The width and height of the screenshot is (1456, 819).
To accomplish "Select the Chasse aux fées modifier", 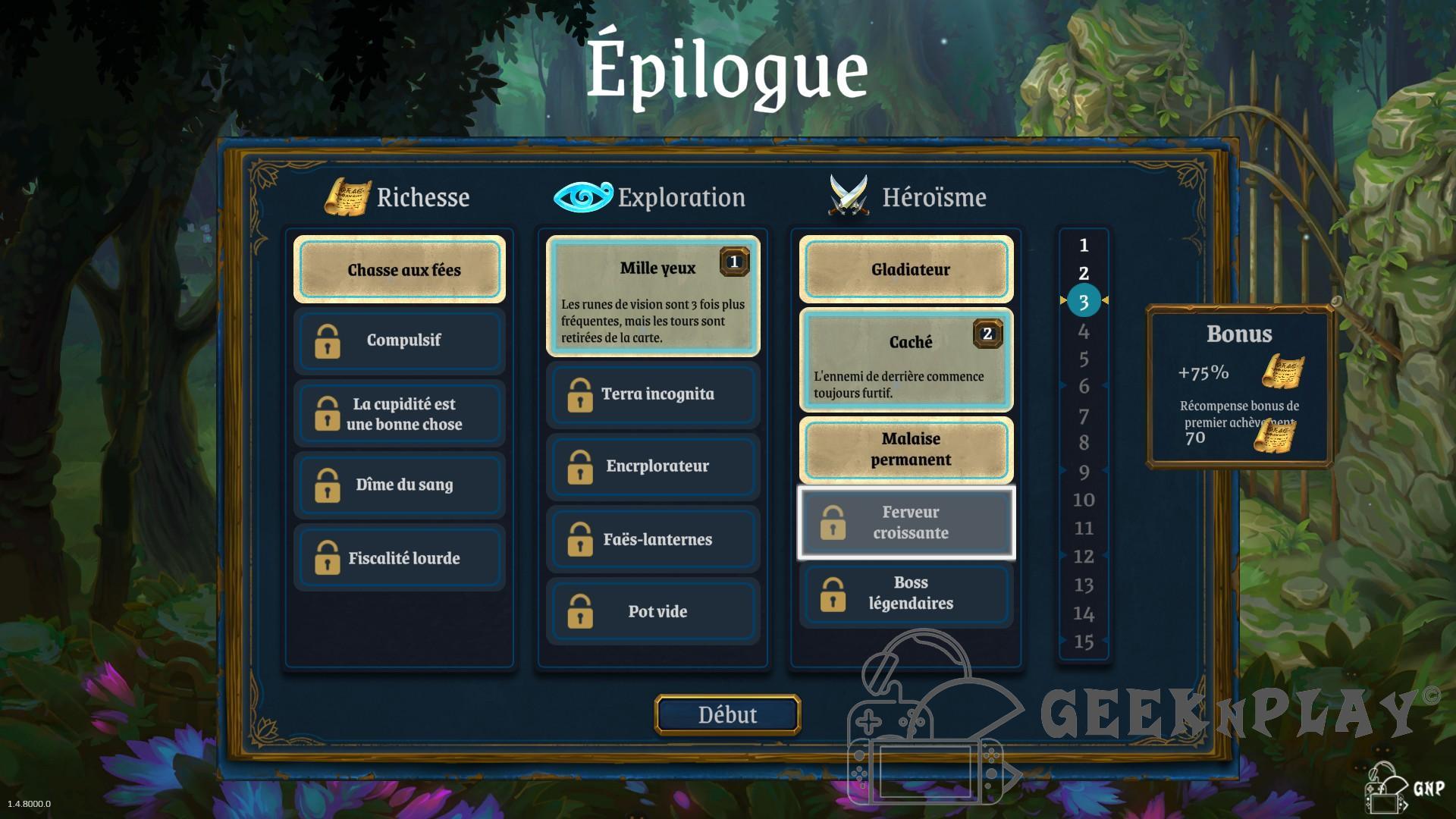I will pos(400,270).
